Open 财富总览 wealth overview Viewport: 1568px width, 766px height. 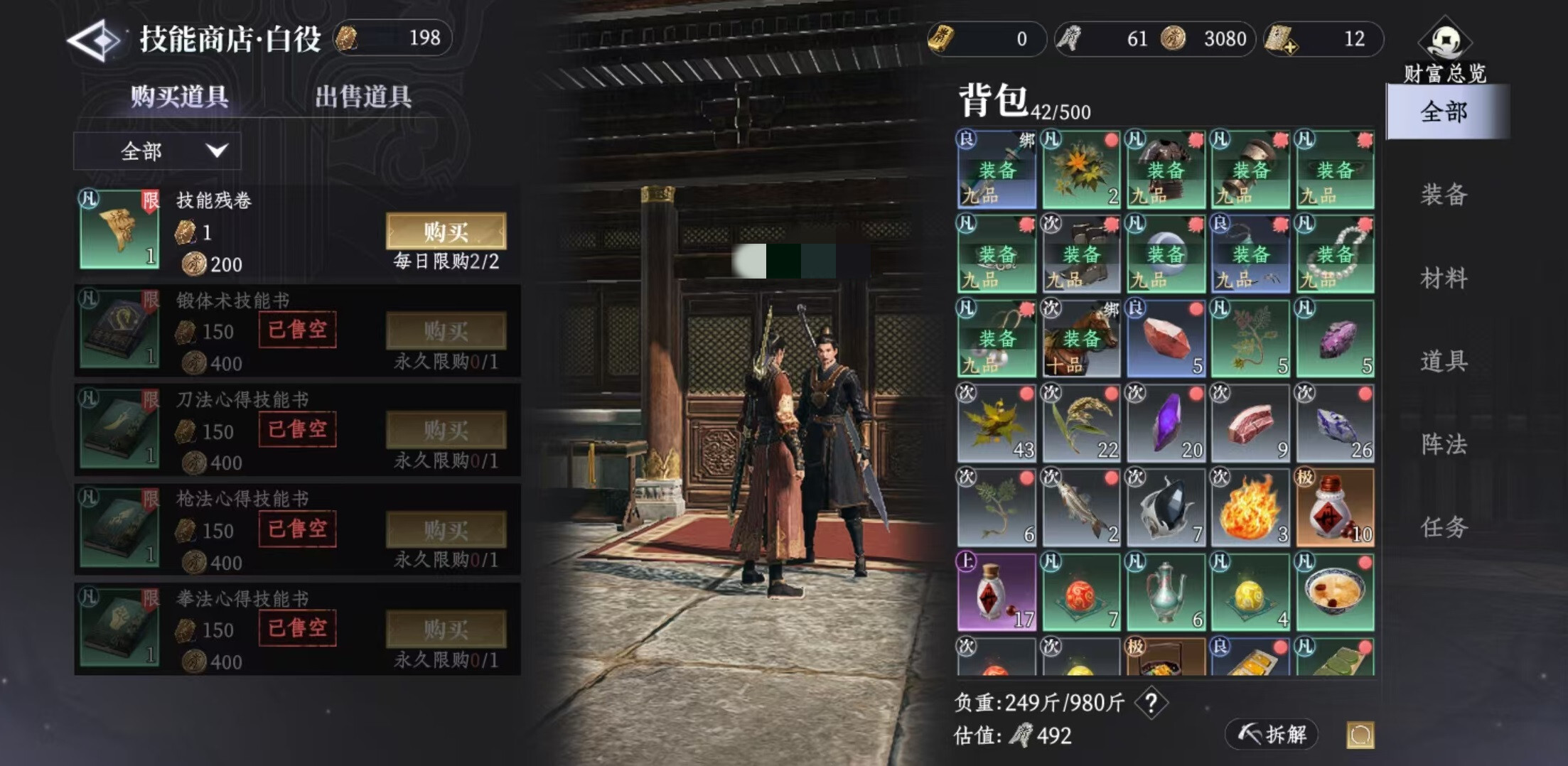[1444, 51]
